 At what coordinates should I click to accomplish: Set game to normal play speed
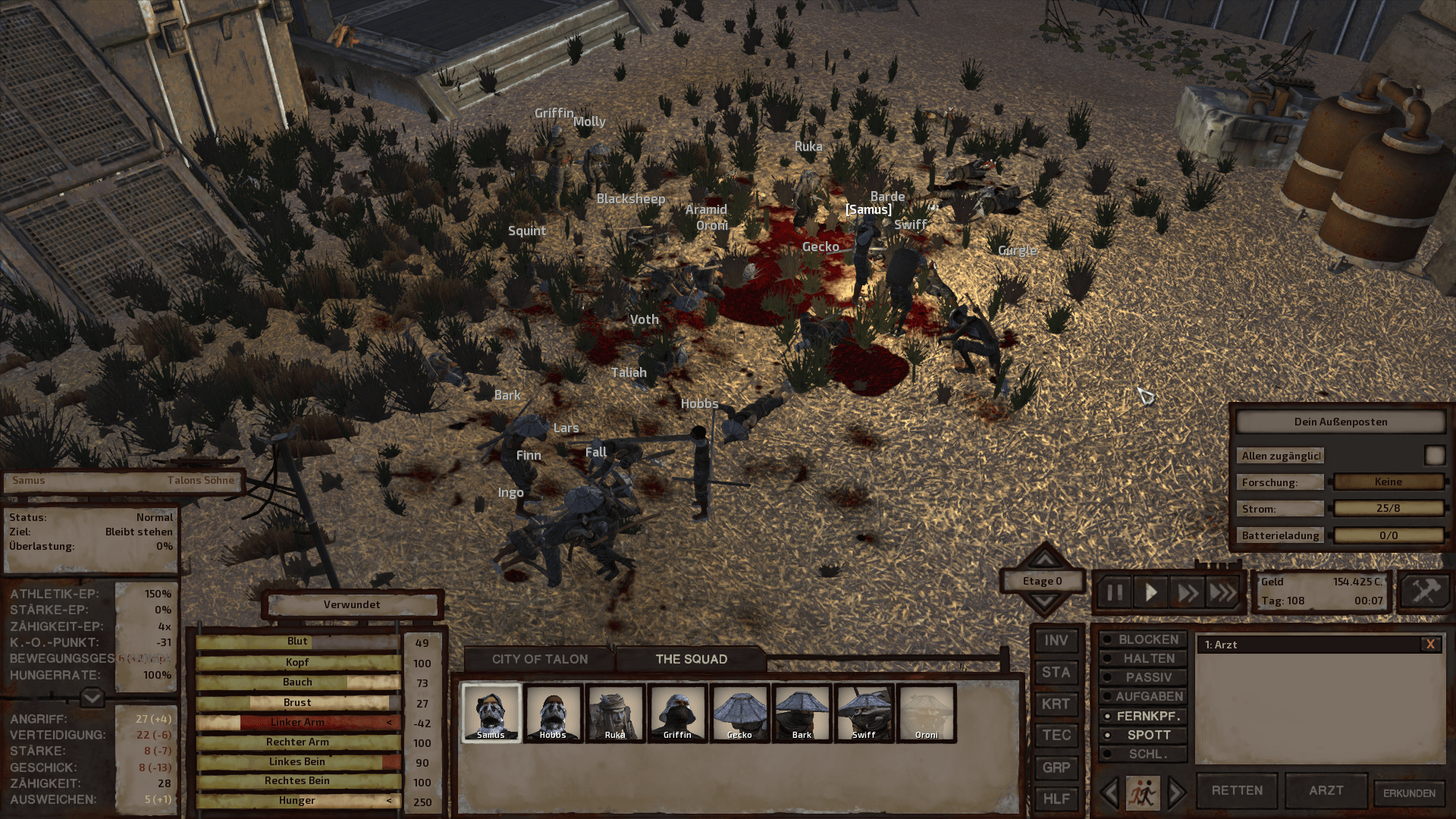pyautogui.click(x=1150, y=592)
